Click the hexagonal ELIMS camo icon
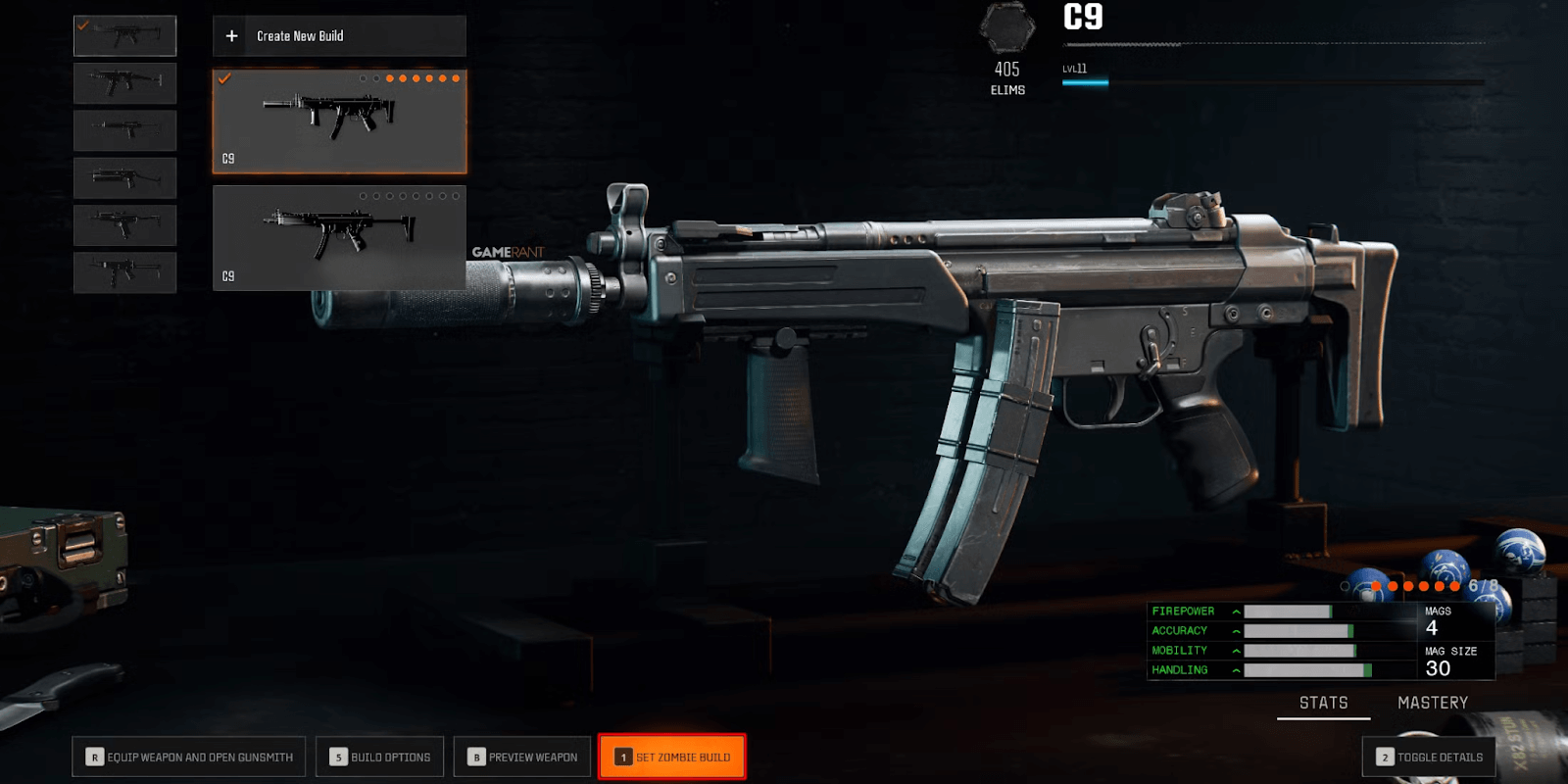1568x784 pixels. pos(1006,27)
